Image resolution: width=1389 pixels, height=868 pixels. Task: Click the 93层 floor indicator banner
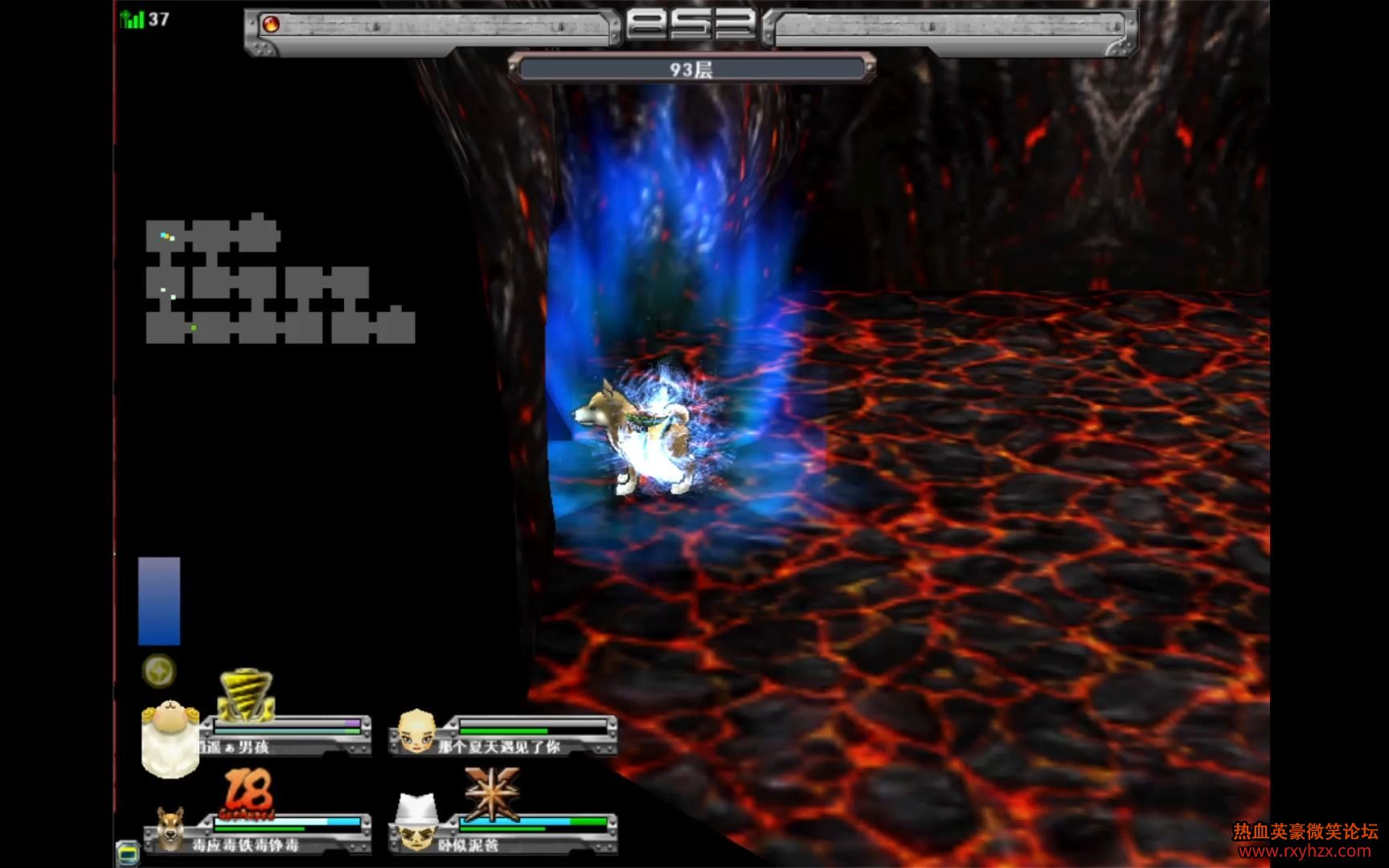pos(691,70)
